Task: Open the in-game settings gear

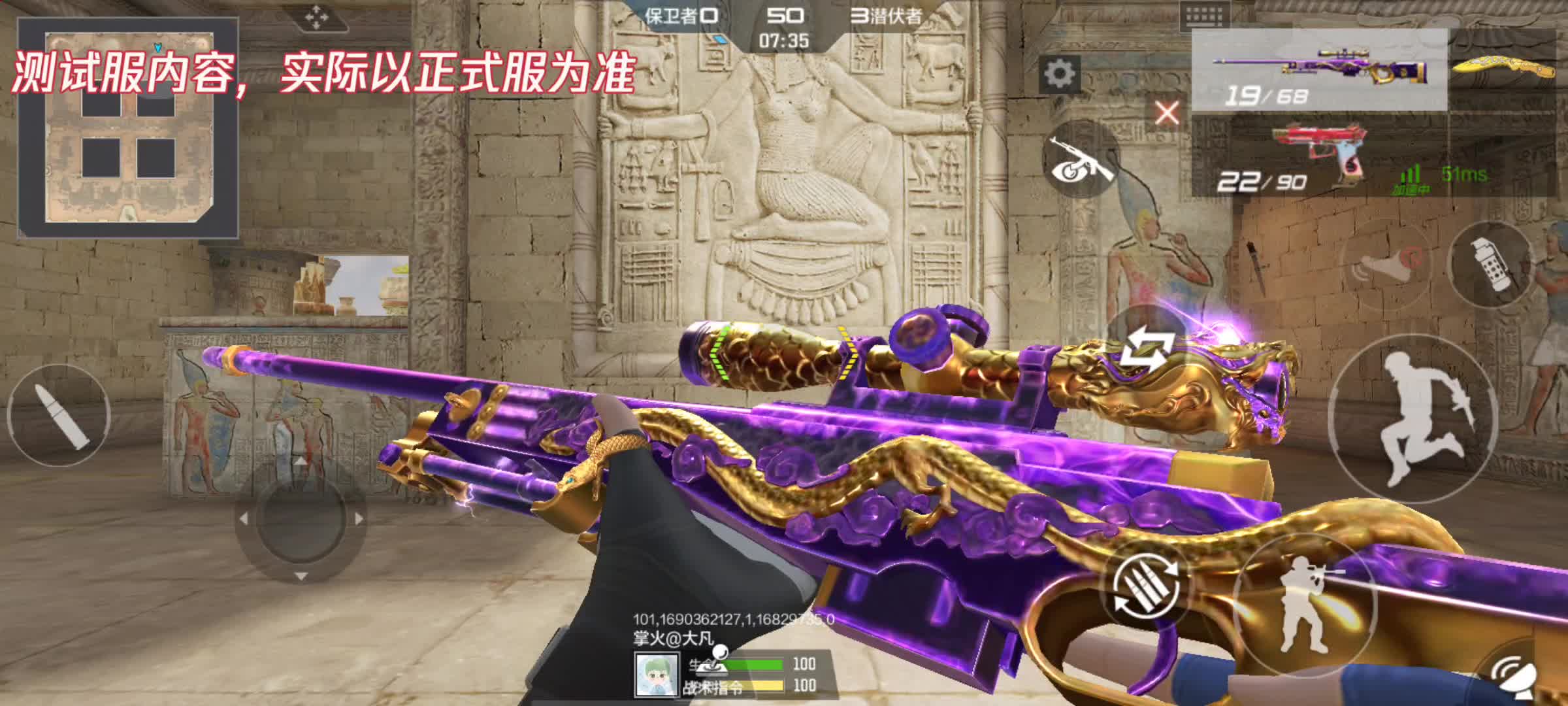Action: pyautogui.click(x=1060, y=72)
